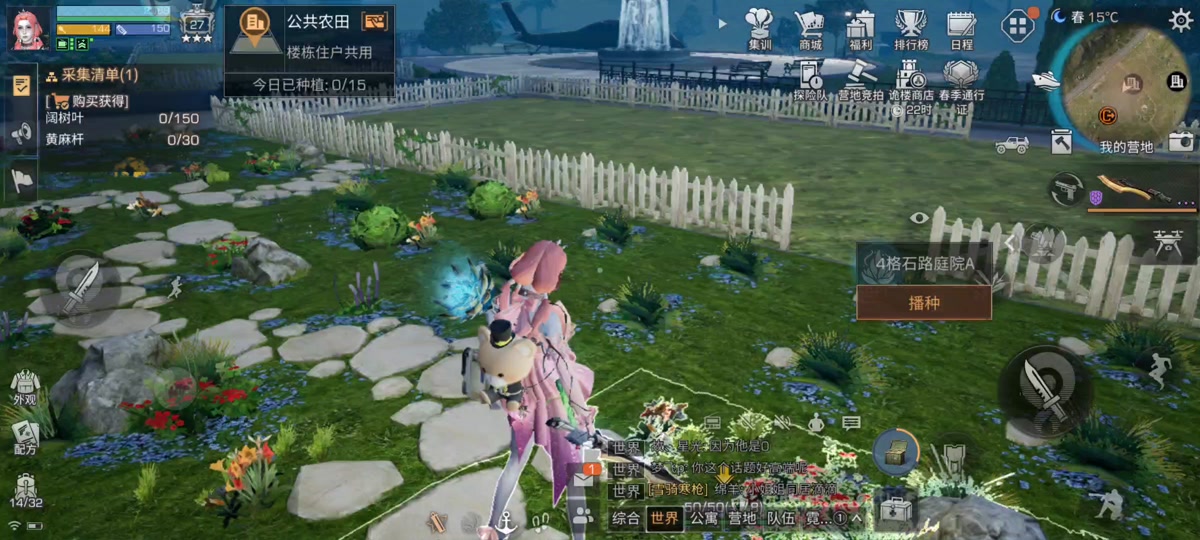The image size is (1200, 540).
Task: Open the 外观 appearance menu
Action: [x=25, y=386]
